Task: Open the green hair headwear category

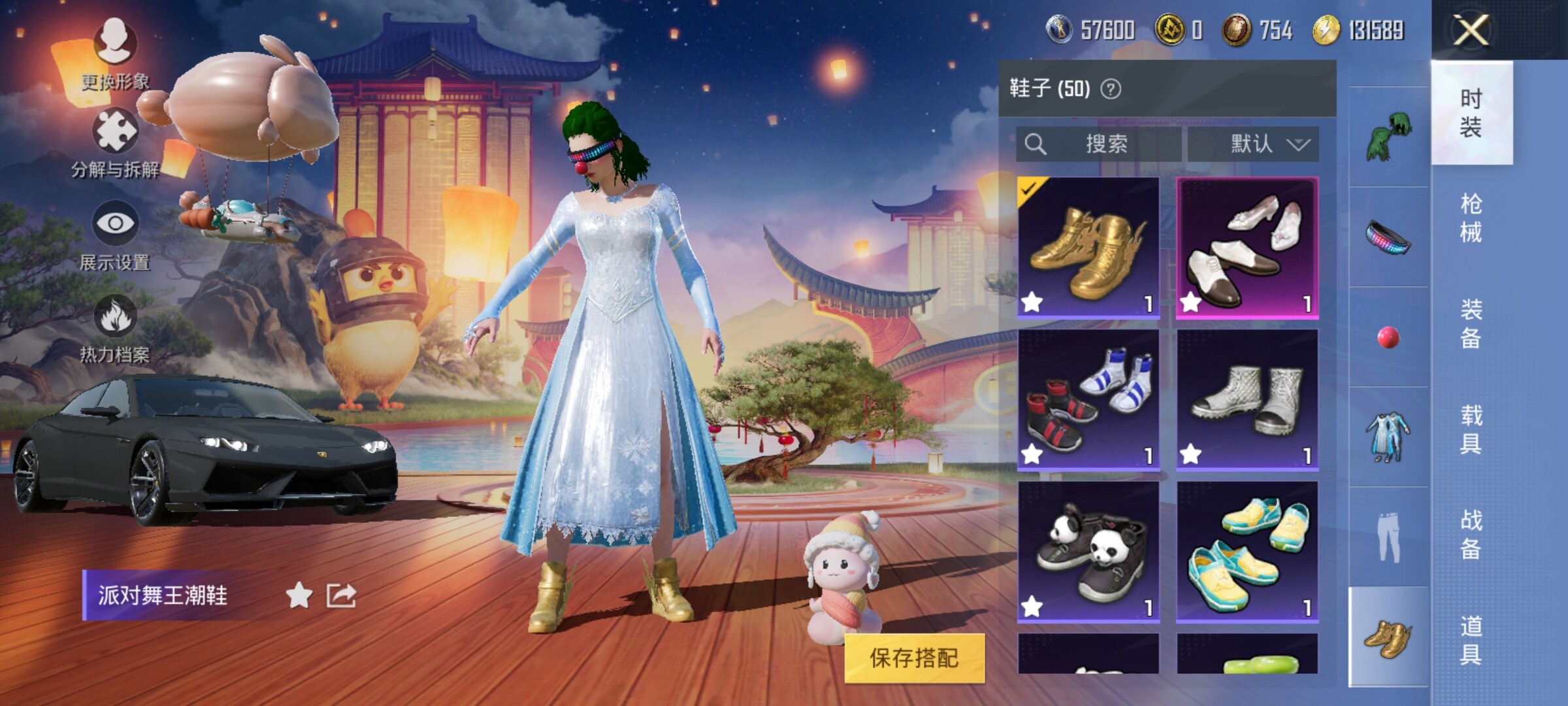Action: [x=1388, y=136]
